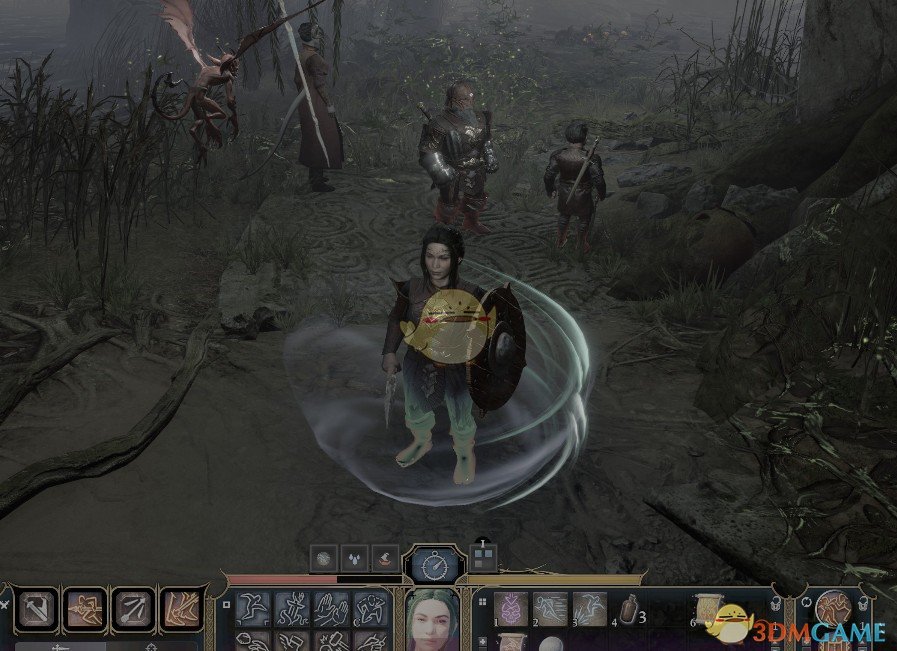Click the wizard hat button
The image size is (897, 651).
click(x=386, y=559)
